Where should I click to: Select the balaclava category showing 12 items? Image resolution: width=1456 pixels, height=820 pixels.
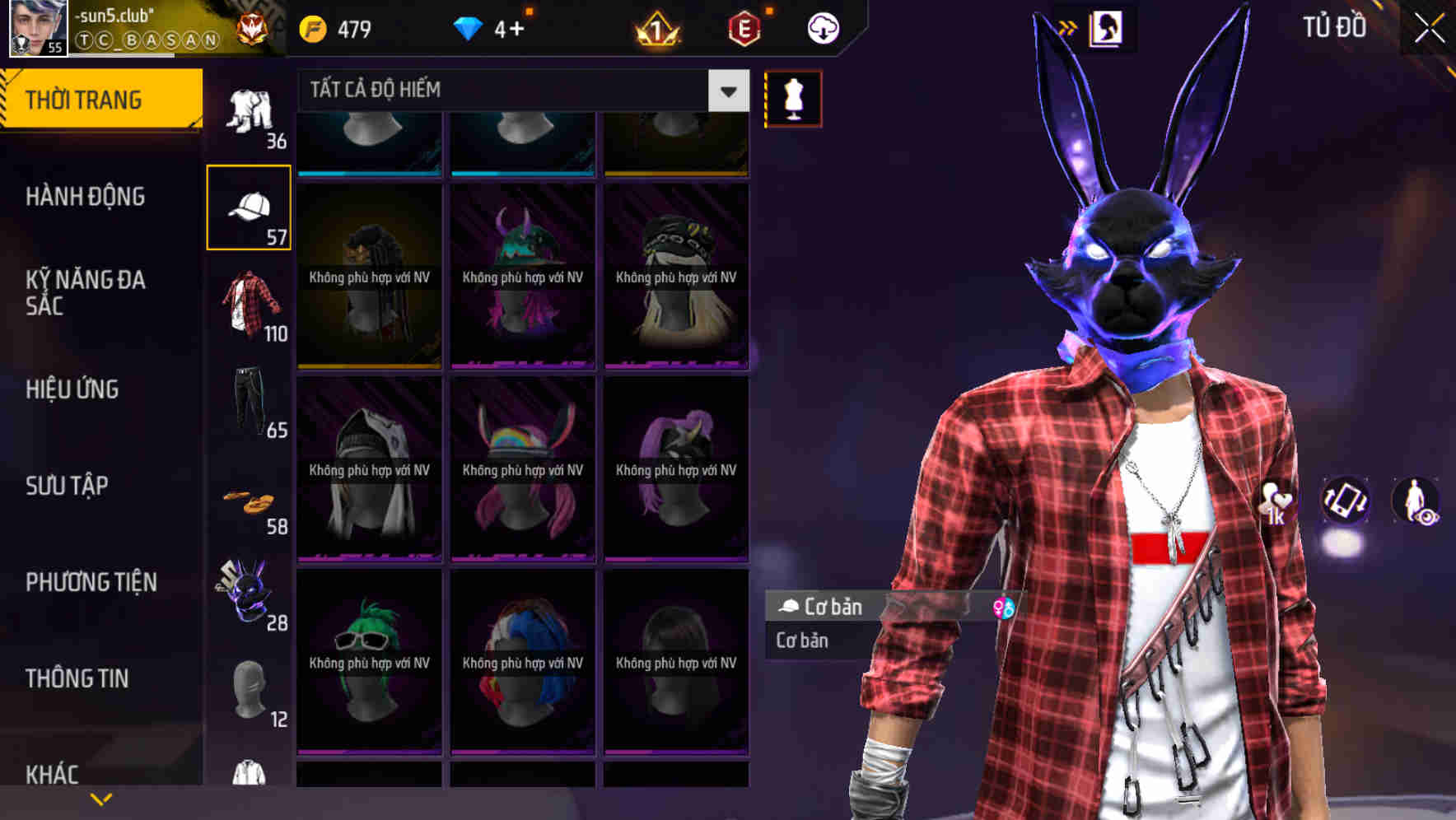click(x=250, y=690)
